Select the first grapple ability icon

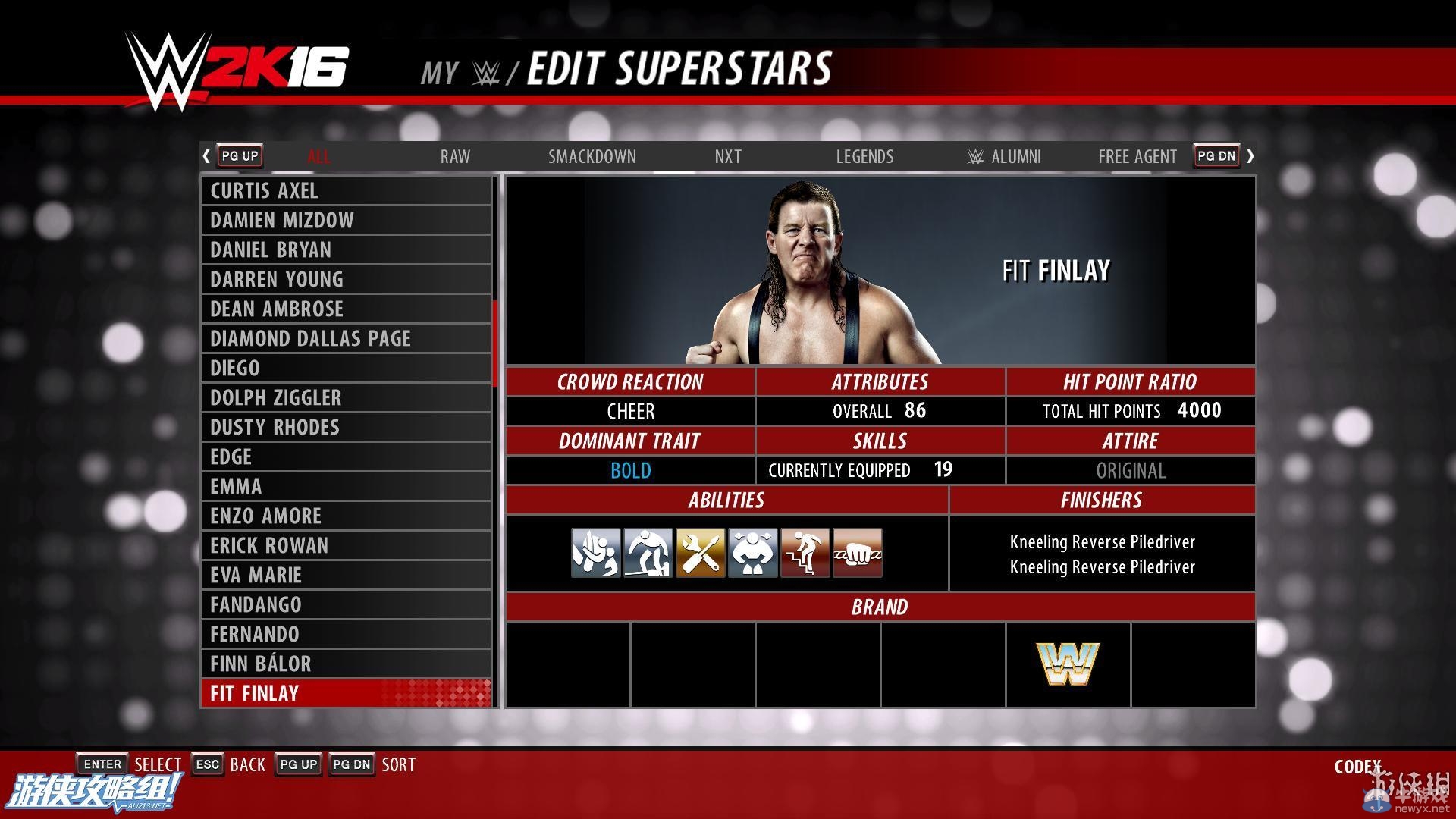pos(595,553)
